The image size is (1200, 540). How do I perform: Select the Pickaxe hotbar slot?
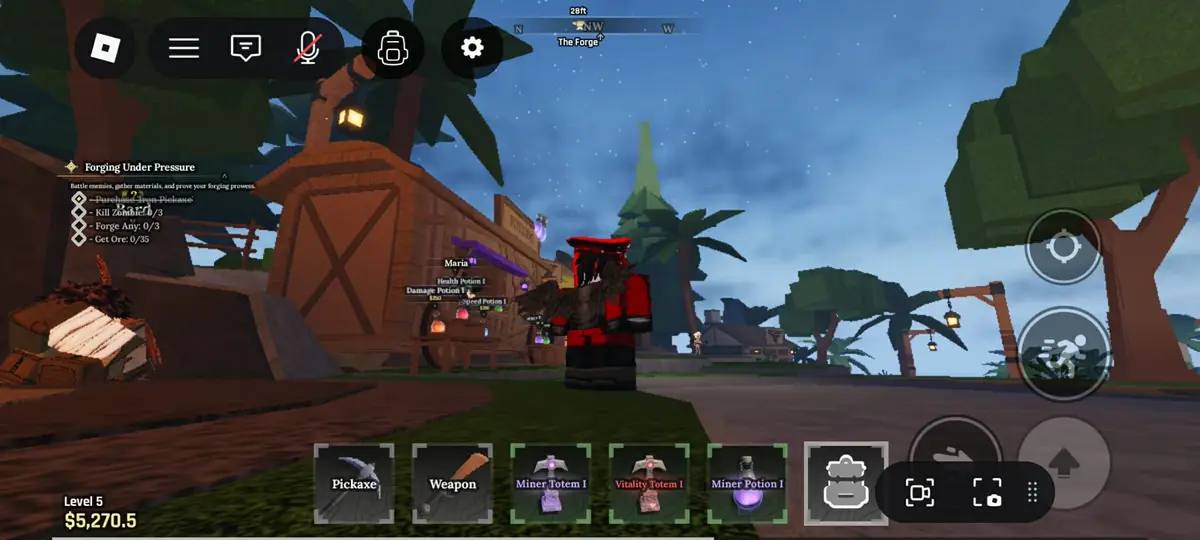(354, 484)
